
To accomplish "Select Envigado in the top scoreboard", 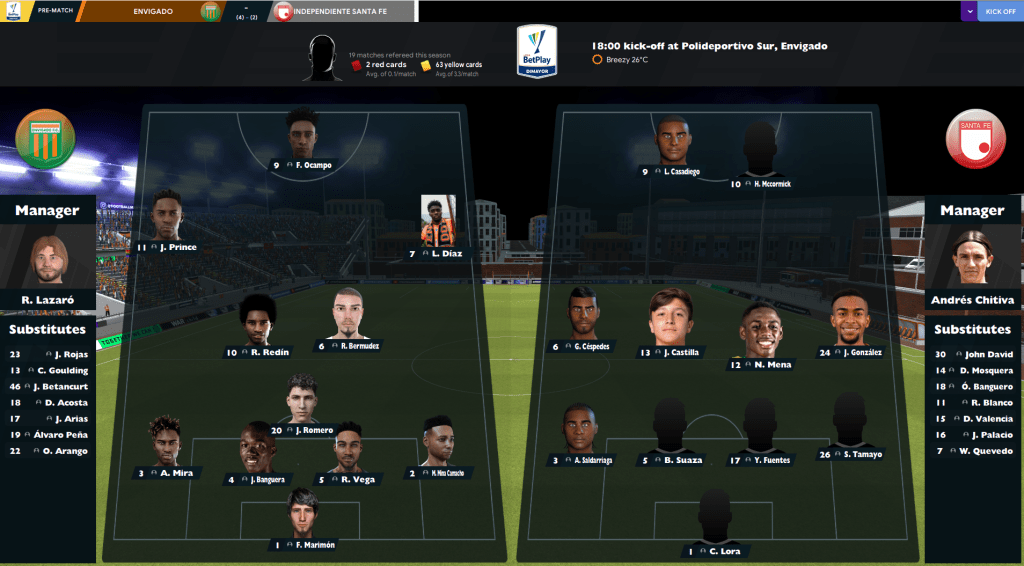I will point(150,12).
